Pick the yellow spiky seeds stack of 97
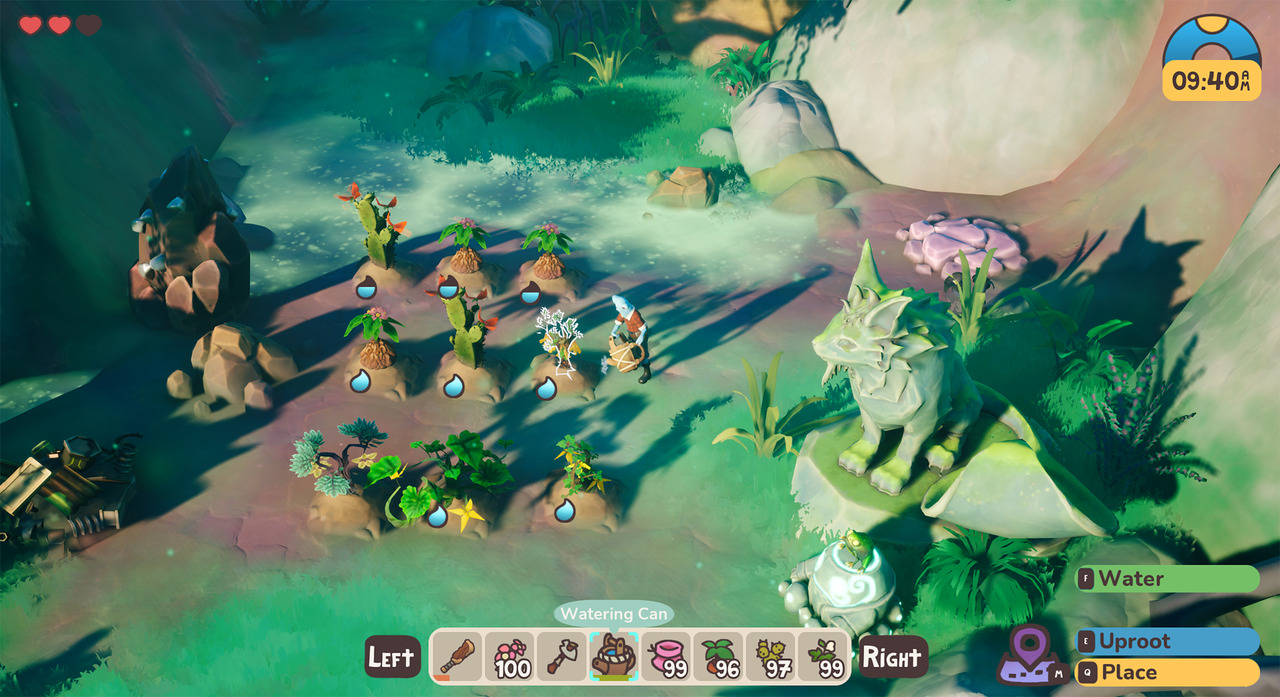This screenshot has height=697, width=1280. coord(770,657)
